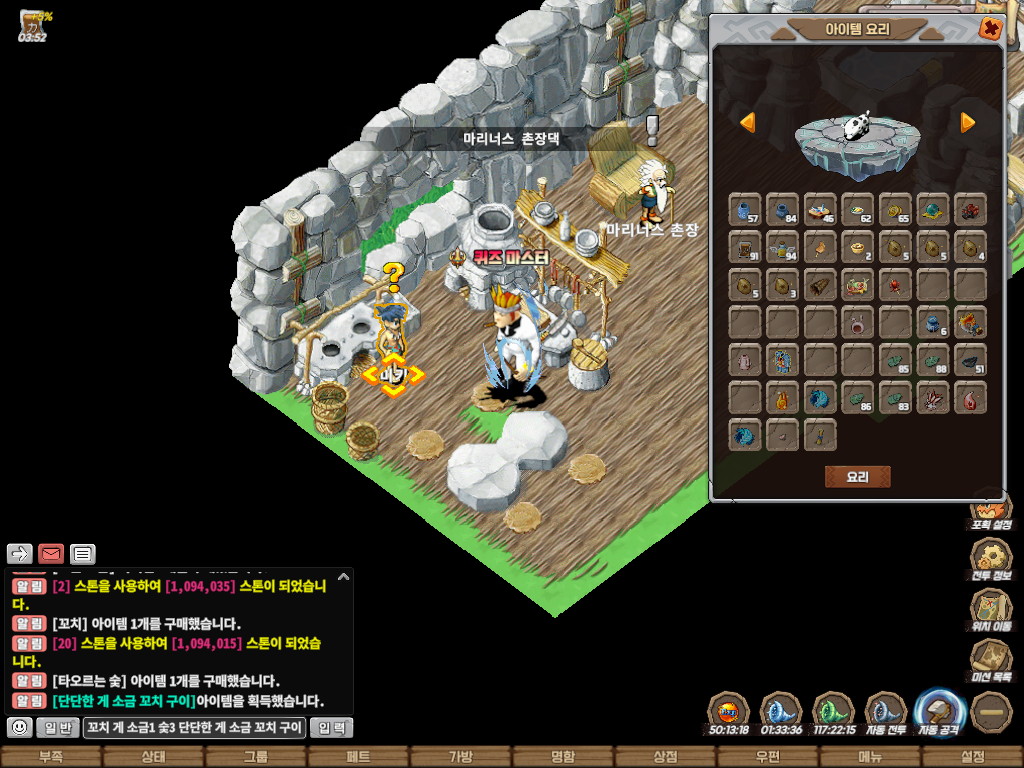The width and height of the screenshot is (1024, 768).
Task: Pick the item slot with count 51
Action: [x=970, y=360]
